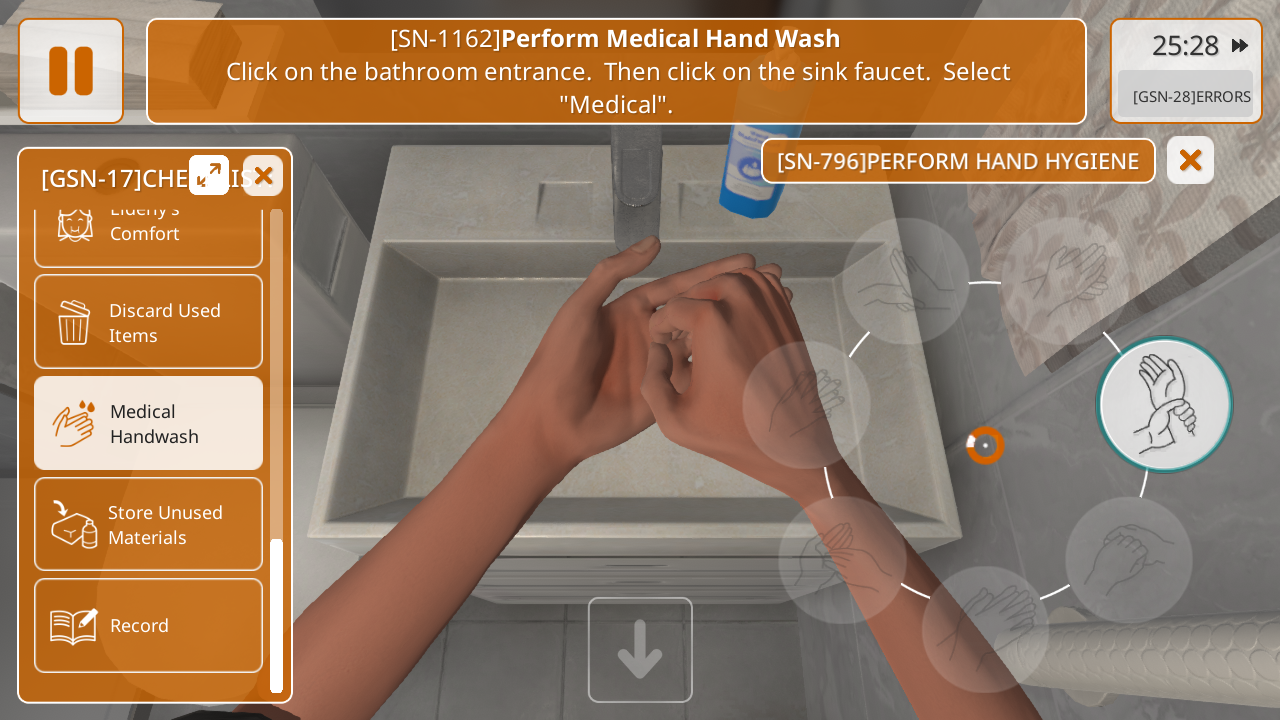Select the highlighted wrist-rubbing step icon
The height and width of the screenshot is (720, 1280).
pyautogui.click(x=1164, y=404)
